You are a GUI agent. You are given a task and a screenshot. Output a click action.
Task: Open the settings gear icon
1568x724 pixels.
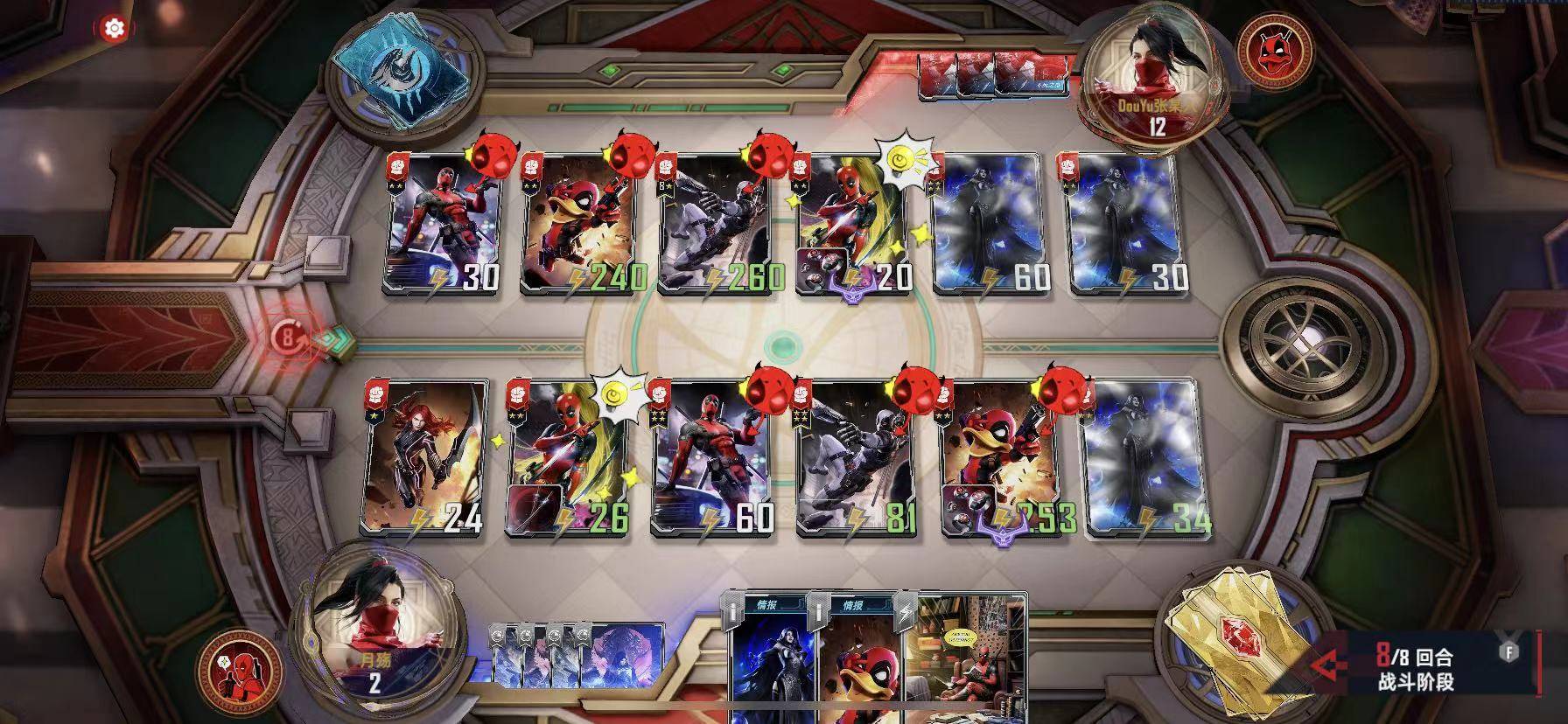pos(113,28)
